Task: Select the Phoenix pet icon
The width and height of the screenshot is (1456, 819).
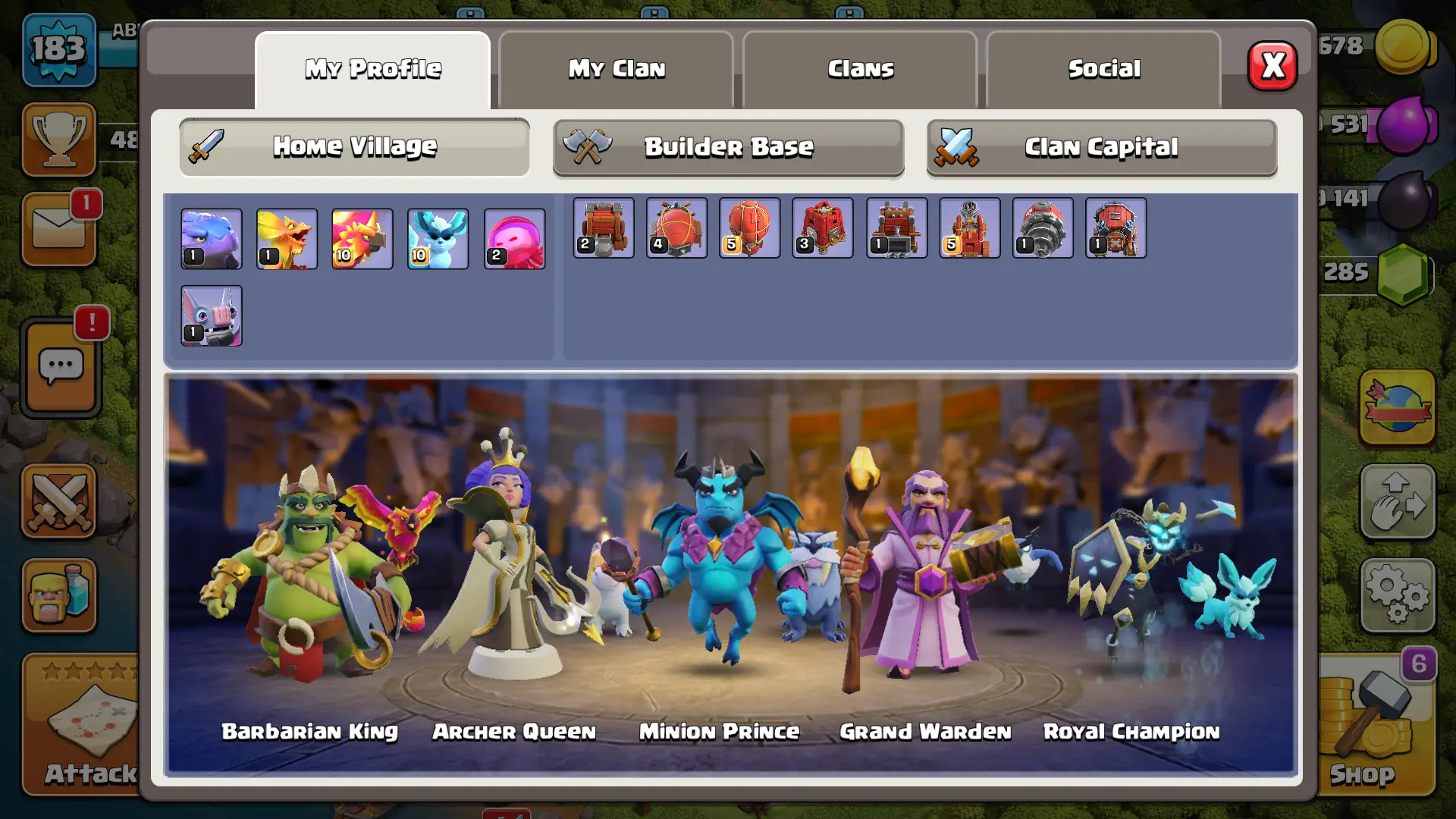Action: click(x=362, y=239)
